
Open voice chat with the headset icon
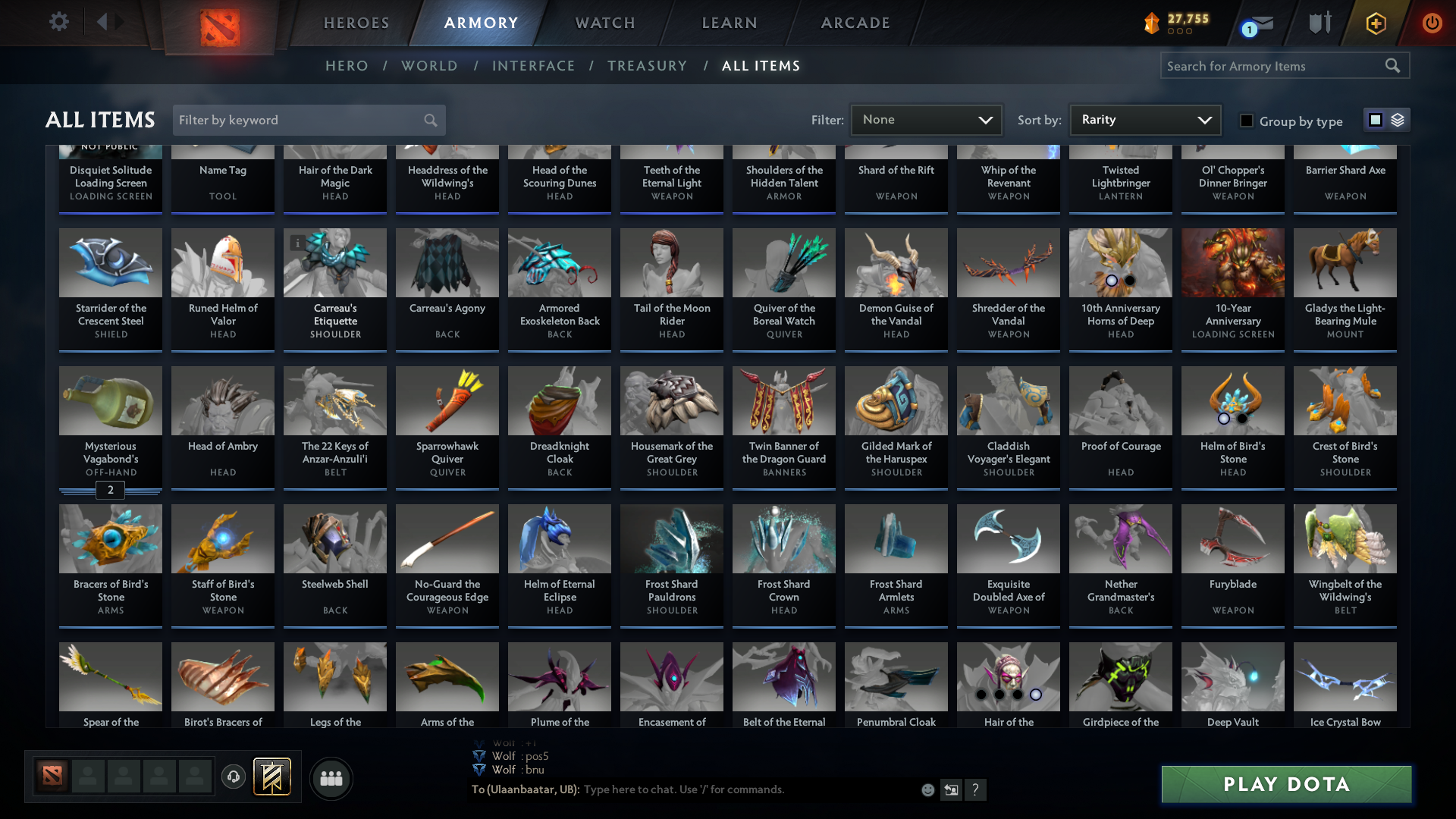pos(233,777)
